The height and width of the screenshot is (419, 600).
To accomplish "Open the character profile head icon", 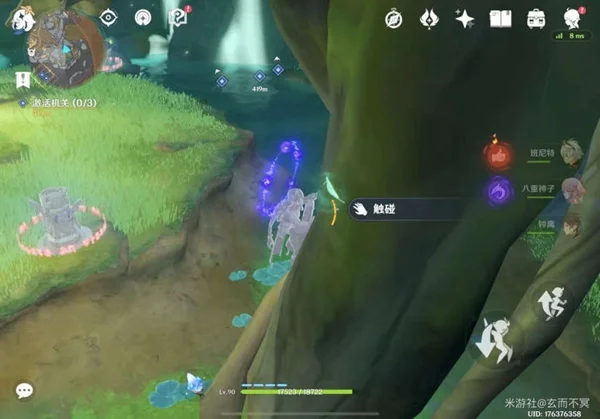I will tap(572, 18).
